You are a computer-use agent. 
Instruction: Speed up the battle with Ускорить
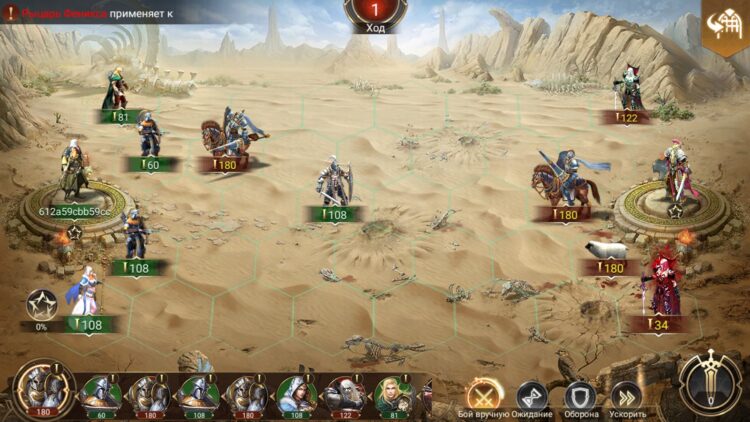(x=628, y=396)
